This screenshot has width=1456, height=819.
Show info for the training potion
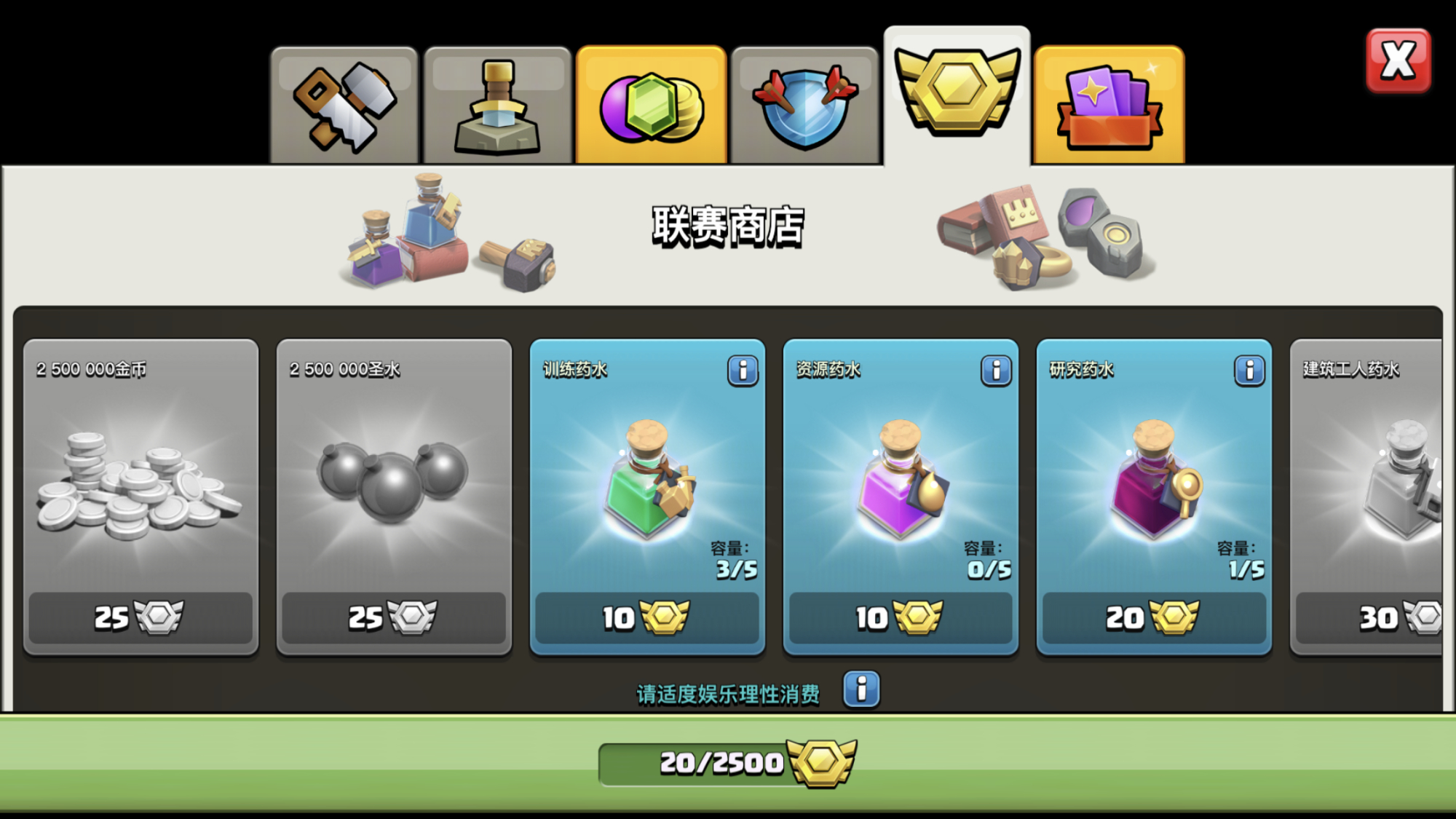point(743,371)
